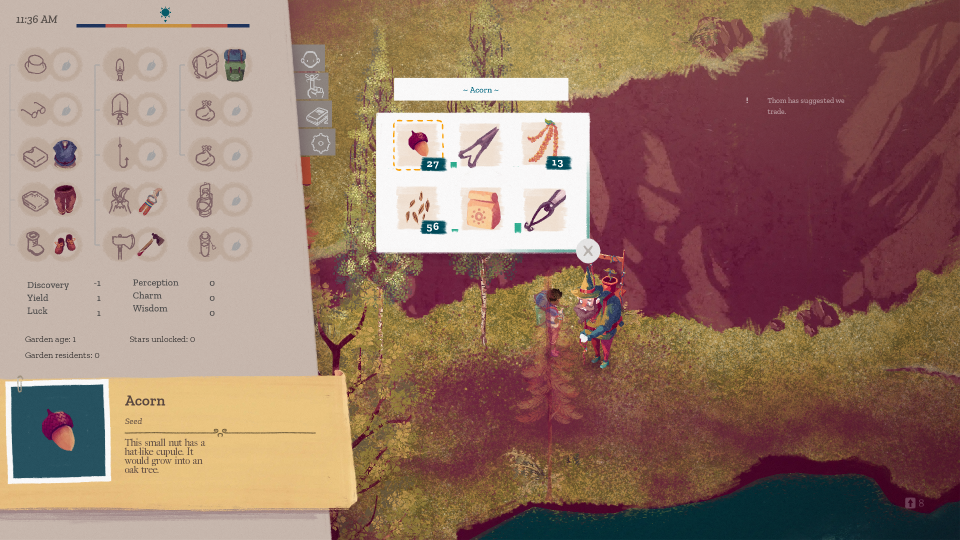The height and width of the screenshot is (540, 960).
Task: Choose the seed bag with sun emblem
Action: point(480,208)
